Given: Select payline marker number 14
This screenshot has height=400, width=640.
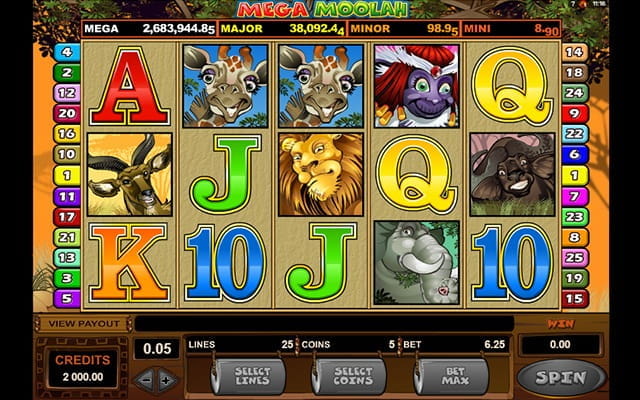Looking at the screenshot, I should pyautogui.click(x=574, y=51).
